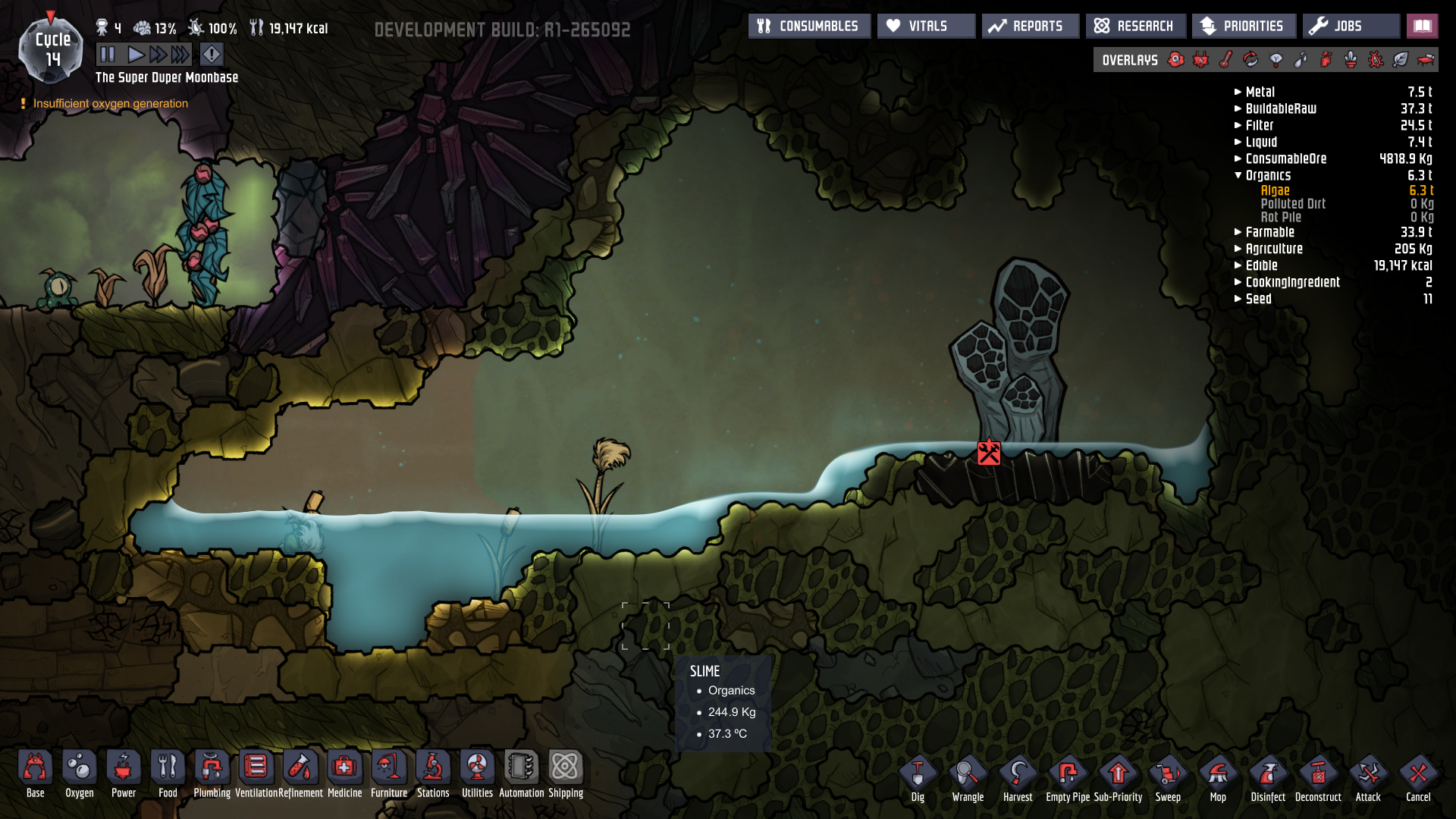Viewport: 1456px width, 819px height.
Task: Open the Research screen
Action: pyautogui.click(x=1134, y=26)
